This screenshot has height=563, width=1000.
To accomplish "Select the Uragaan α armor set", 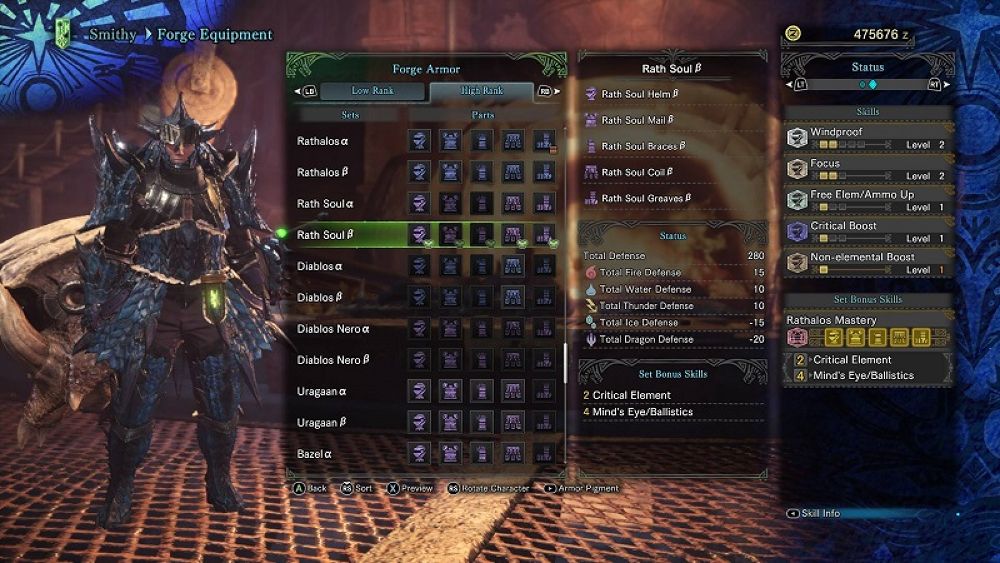I will click(324, 392).
